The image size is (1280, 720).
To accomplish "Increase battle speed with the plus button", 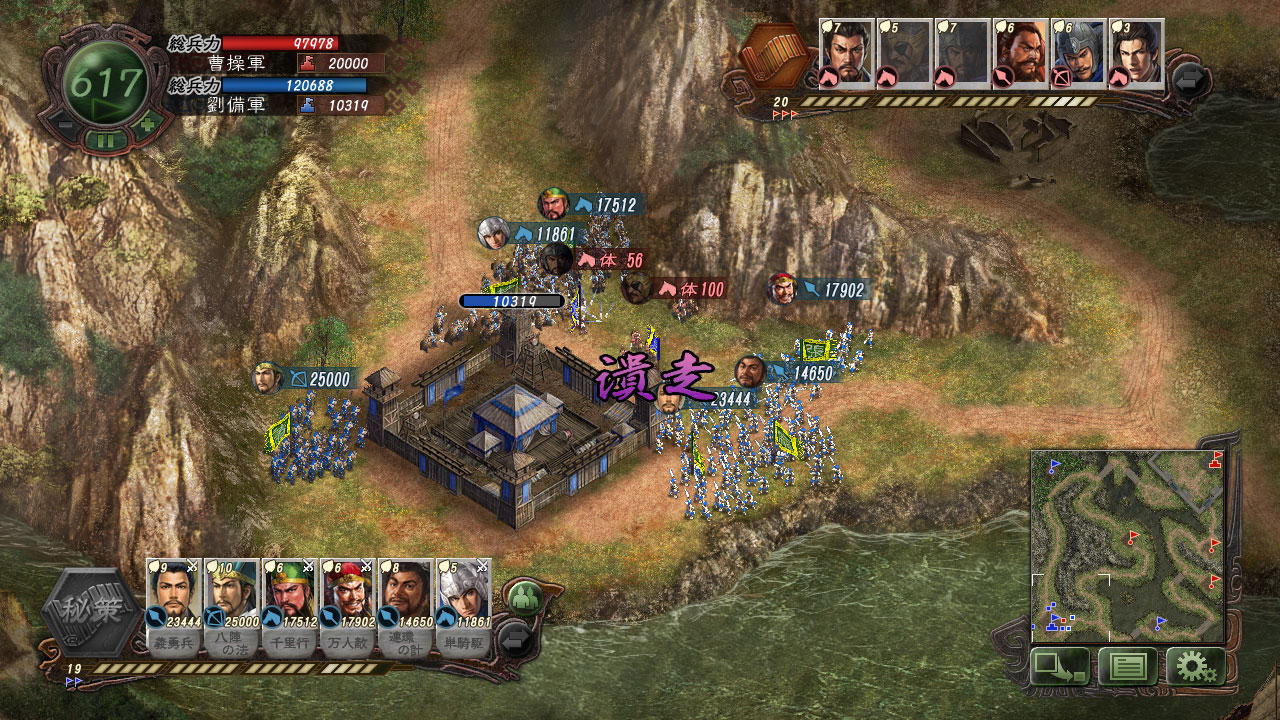I will [147, 125].
